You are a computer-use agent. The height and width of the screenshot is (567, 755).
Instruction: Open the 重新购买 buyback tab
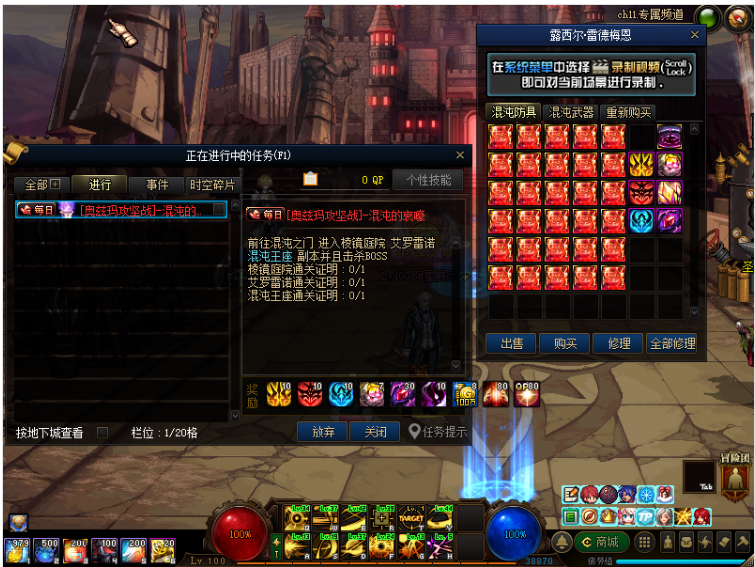click(x=629, y=113)
